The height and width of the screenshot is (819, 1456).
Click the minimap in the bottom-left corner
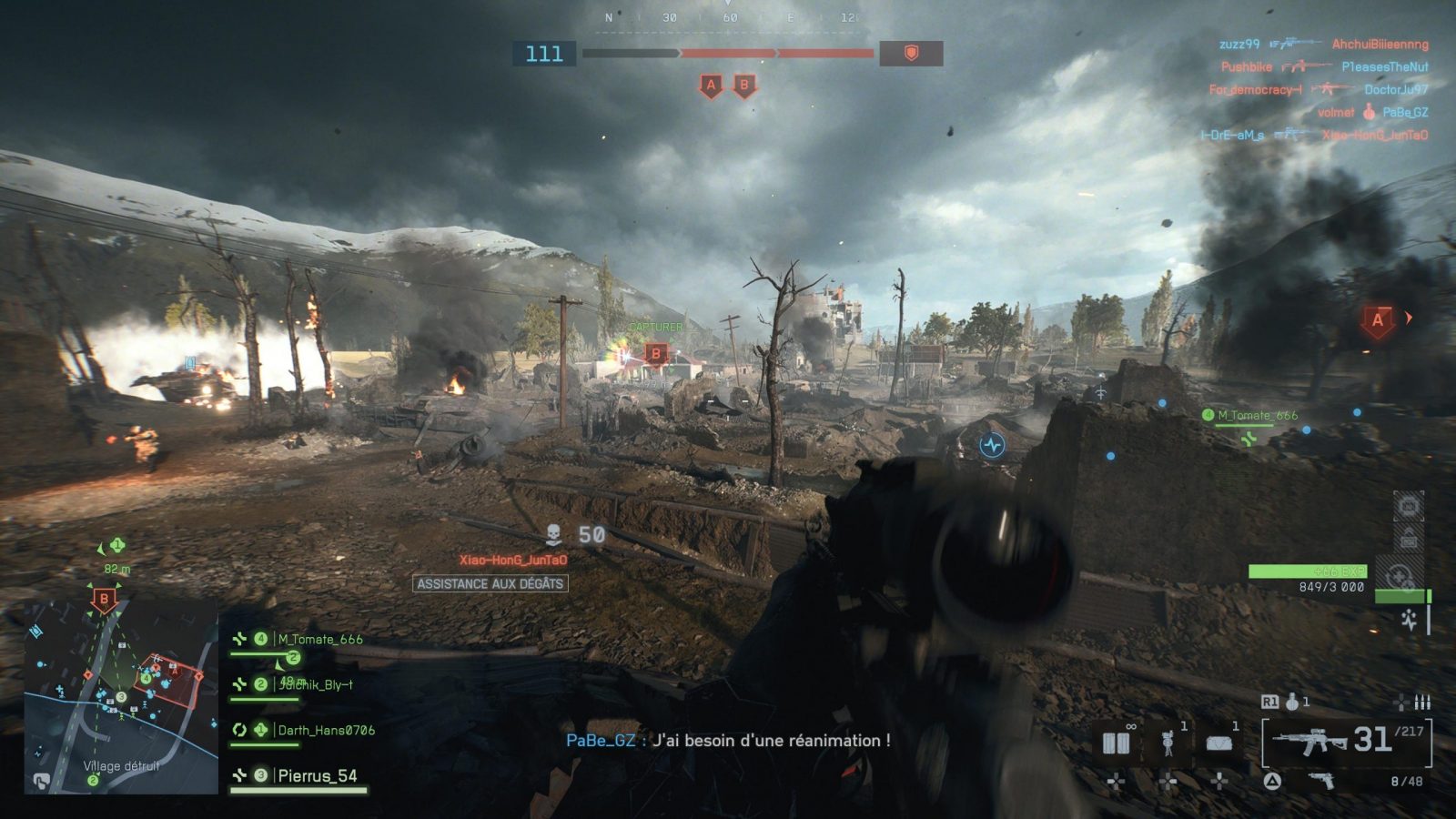tap(121, 696)
